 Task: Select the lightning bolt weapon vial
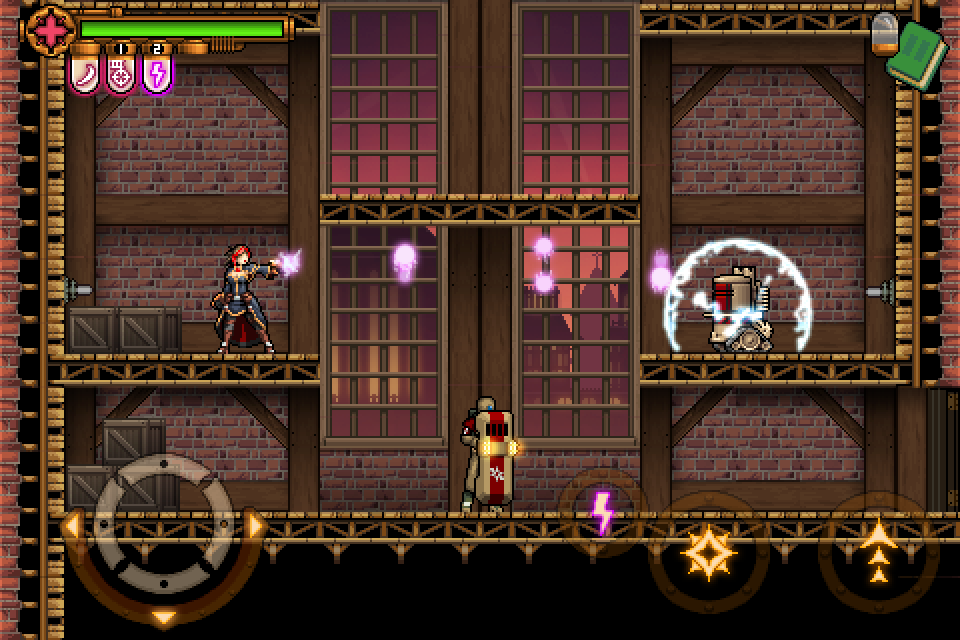point(157,72)
